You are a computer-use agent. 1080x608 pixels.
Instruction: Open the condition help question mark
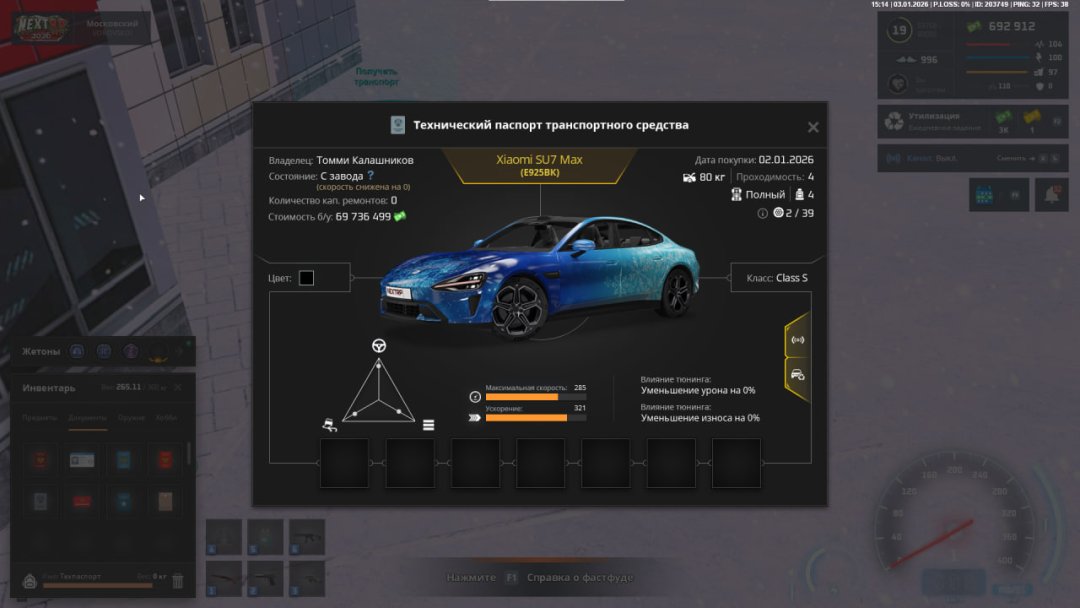click(370, 175)
